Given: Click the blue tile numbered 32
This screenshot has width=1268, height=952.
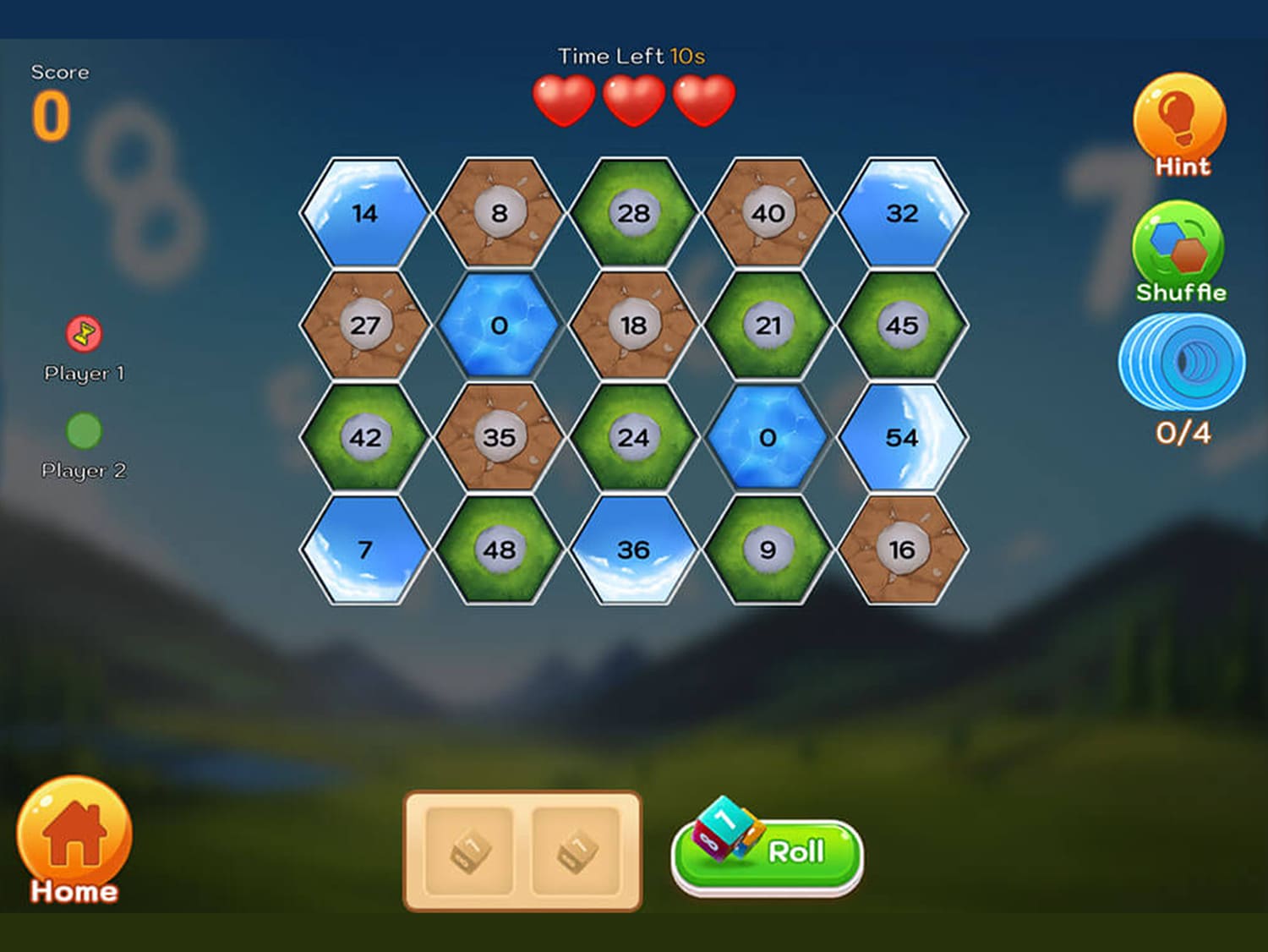Looking at the screenshot, I should pyautogui.click(x=902, y=213).
